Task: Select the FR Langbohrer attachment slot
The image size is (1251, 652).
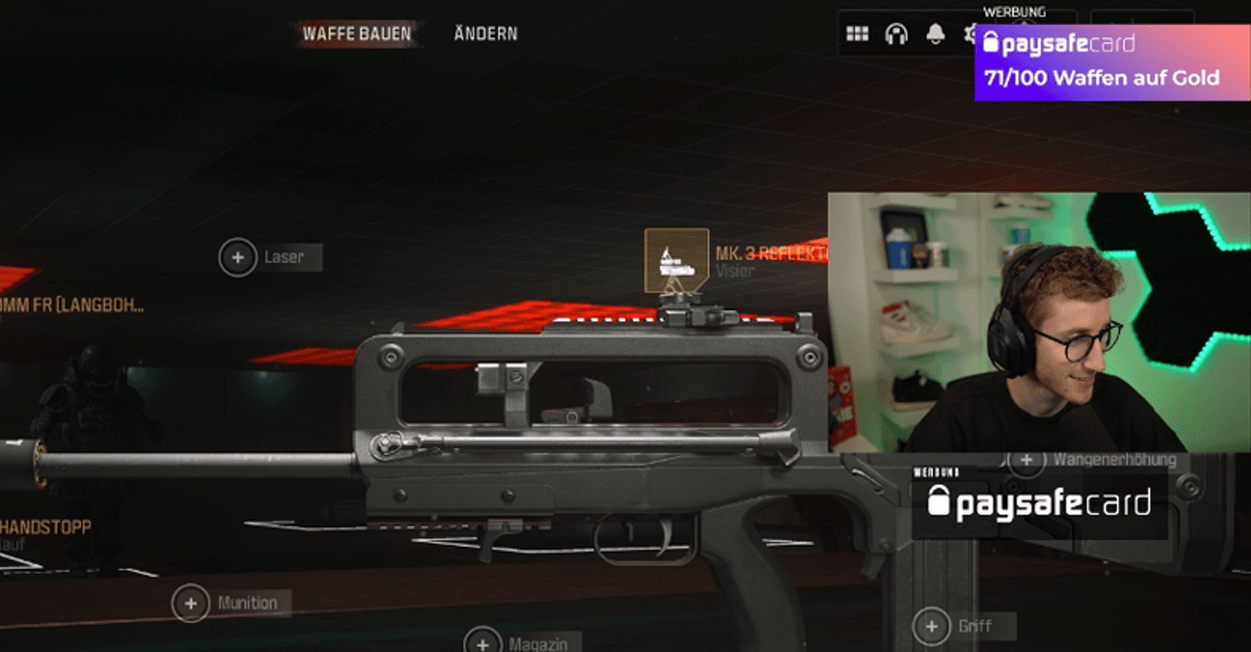Action: click(70, 306)
